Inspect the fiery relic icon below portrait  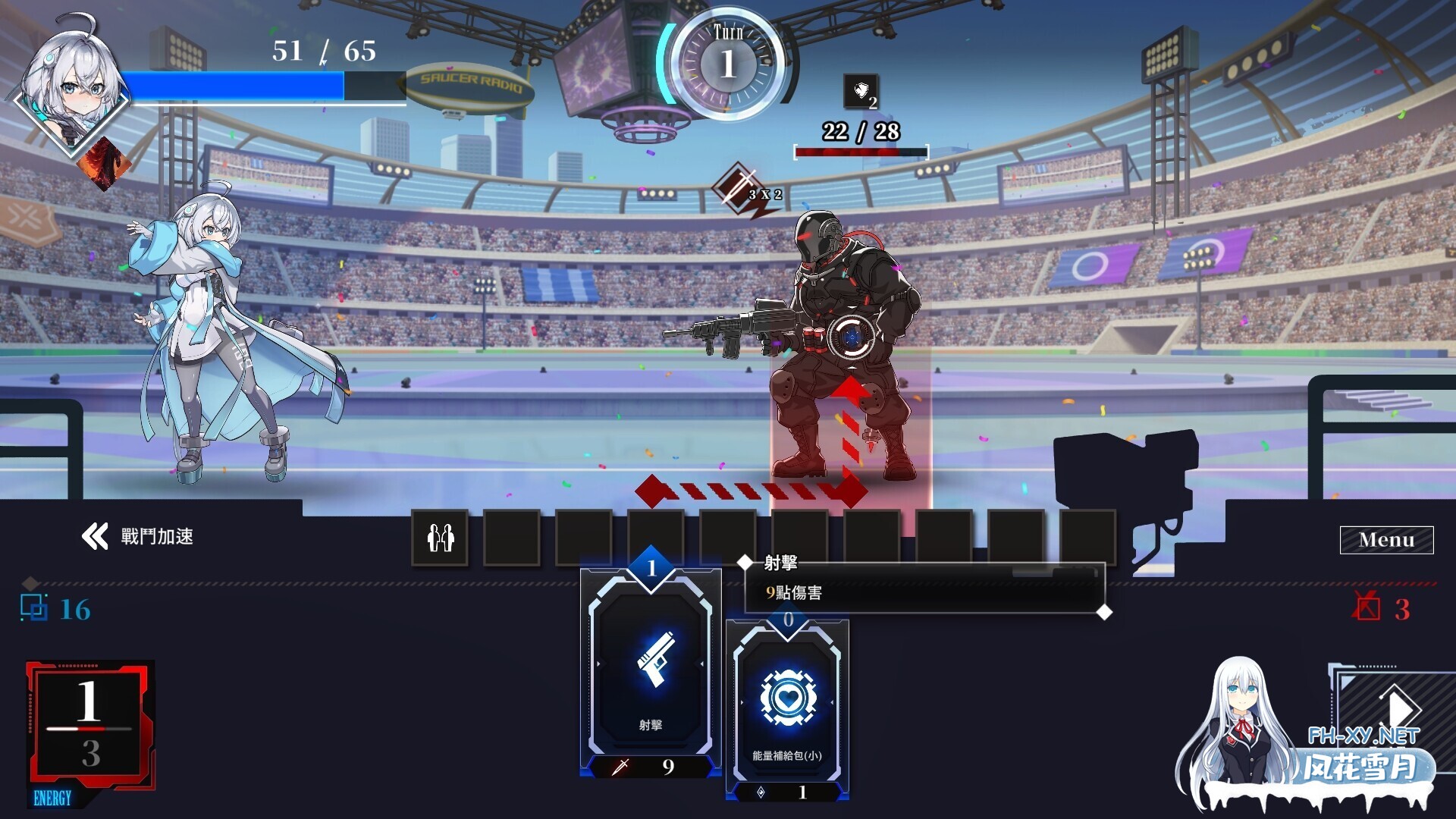(105, 163)
